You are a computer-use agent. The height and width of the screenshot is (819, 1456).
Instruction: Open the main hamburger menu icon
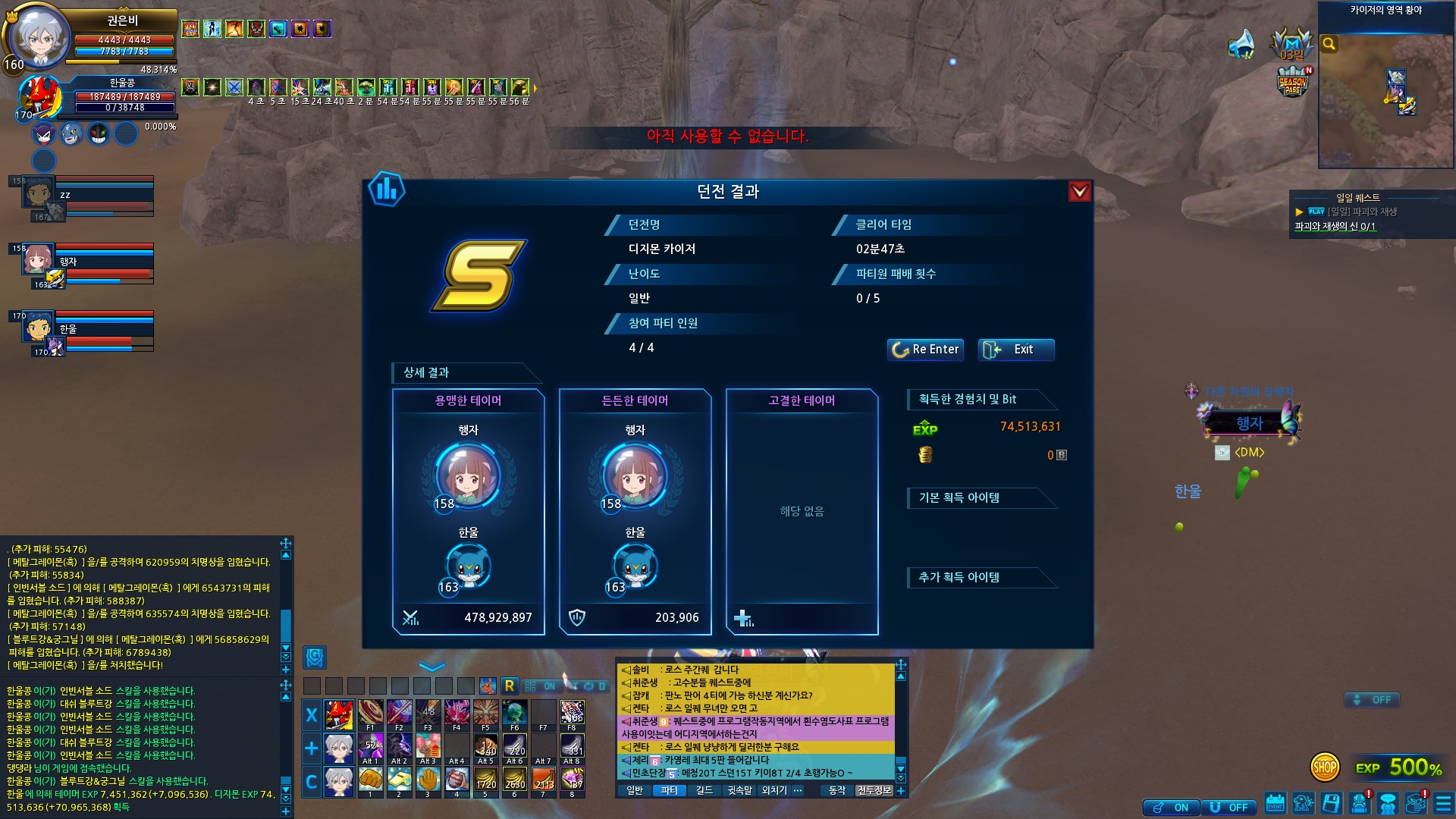1443,803
